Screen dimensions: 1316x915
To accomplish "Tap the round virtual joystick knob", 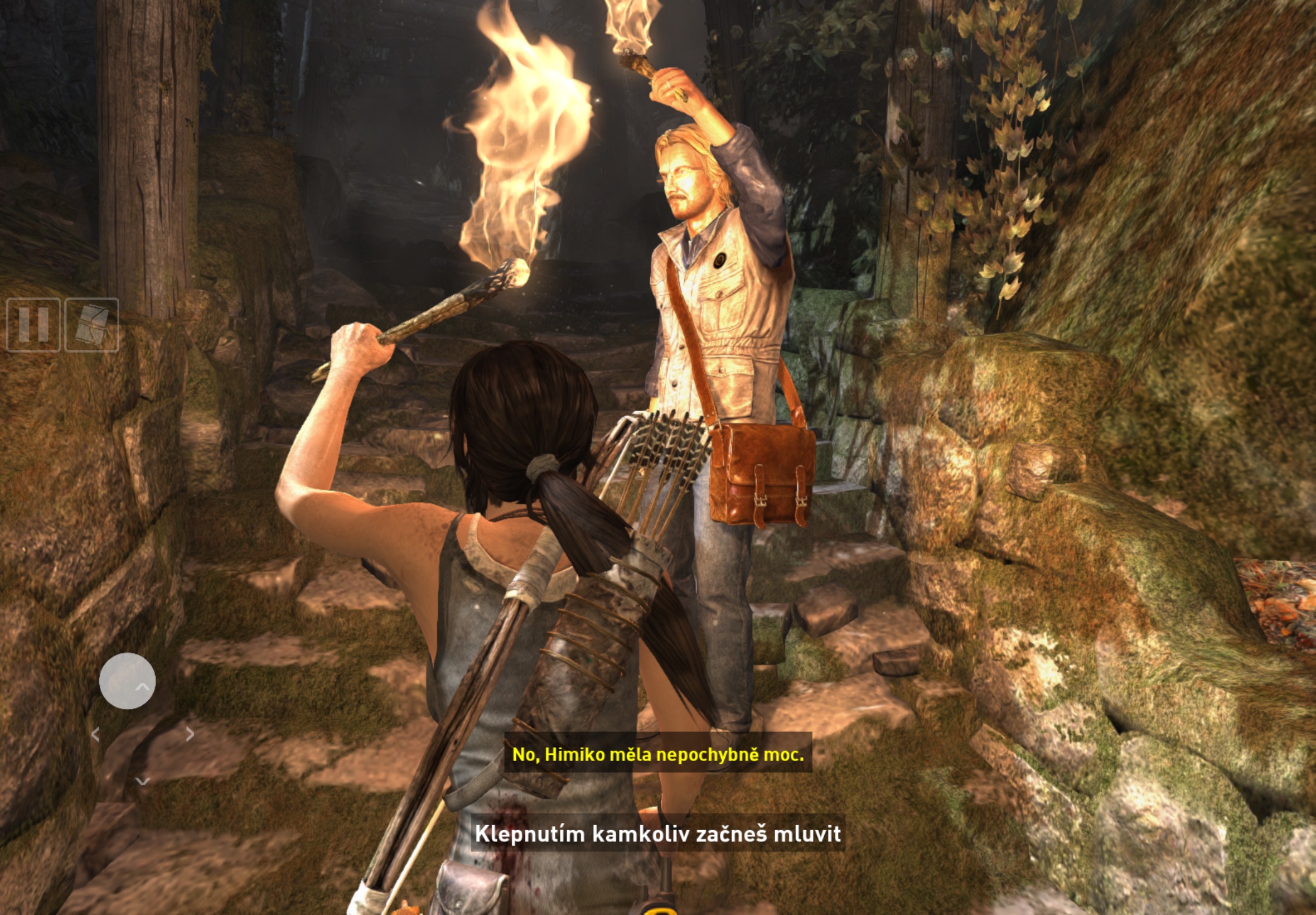I will pyautogui.click(x=127, y=681).
